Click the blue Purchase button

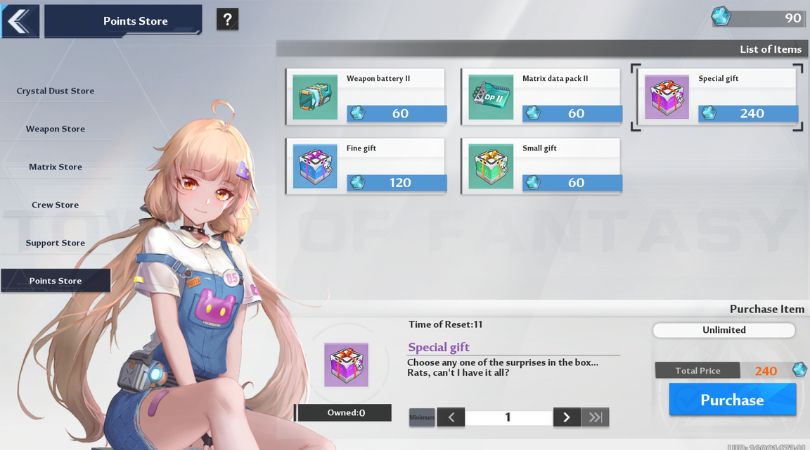[731, 400]
